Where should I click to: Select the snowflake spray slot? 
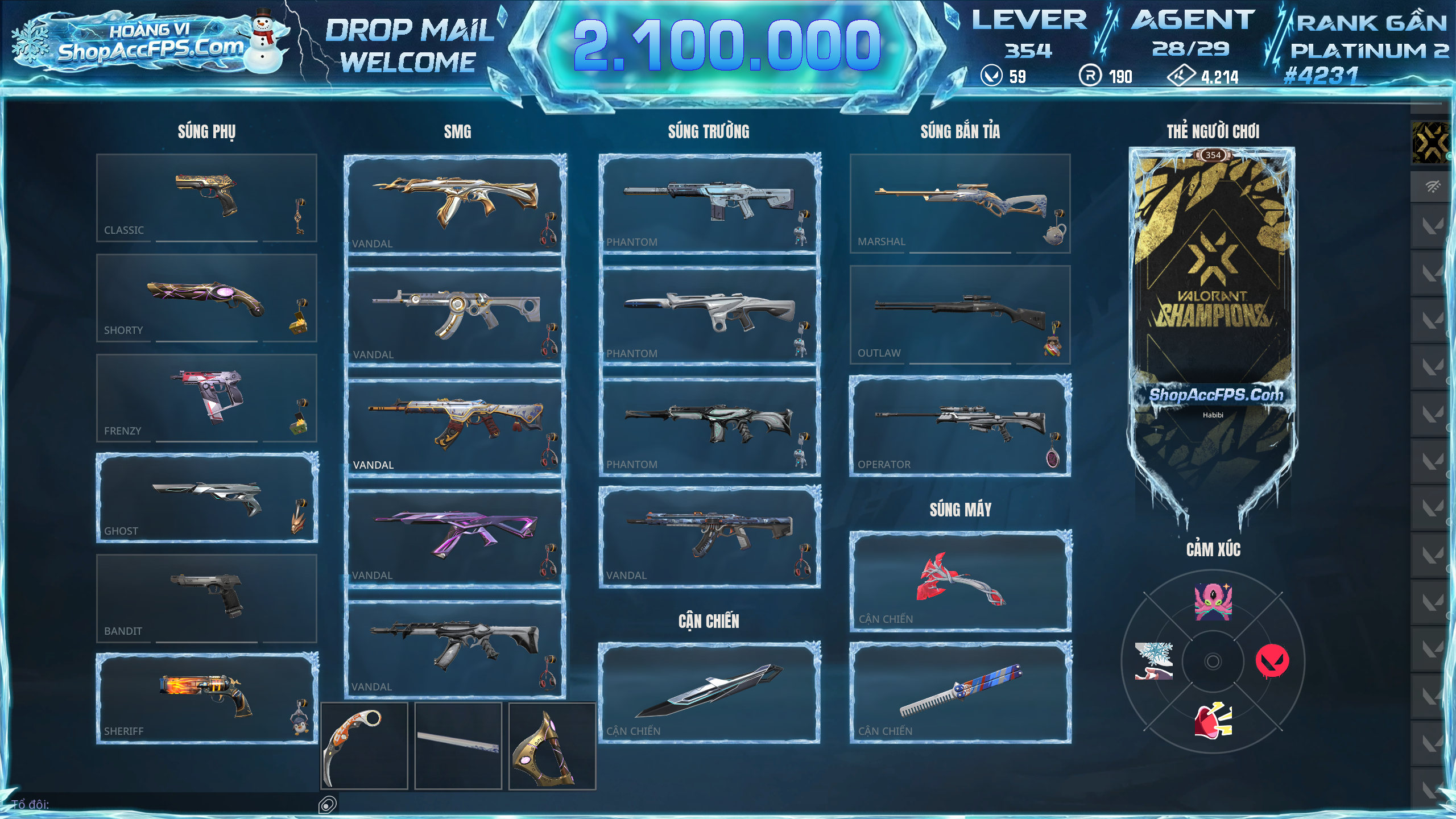pyautogui.click(x=1153, y=661)
